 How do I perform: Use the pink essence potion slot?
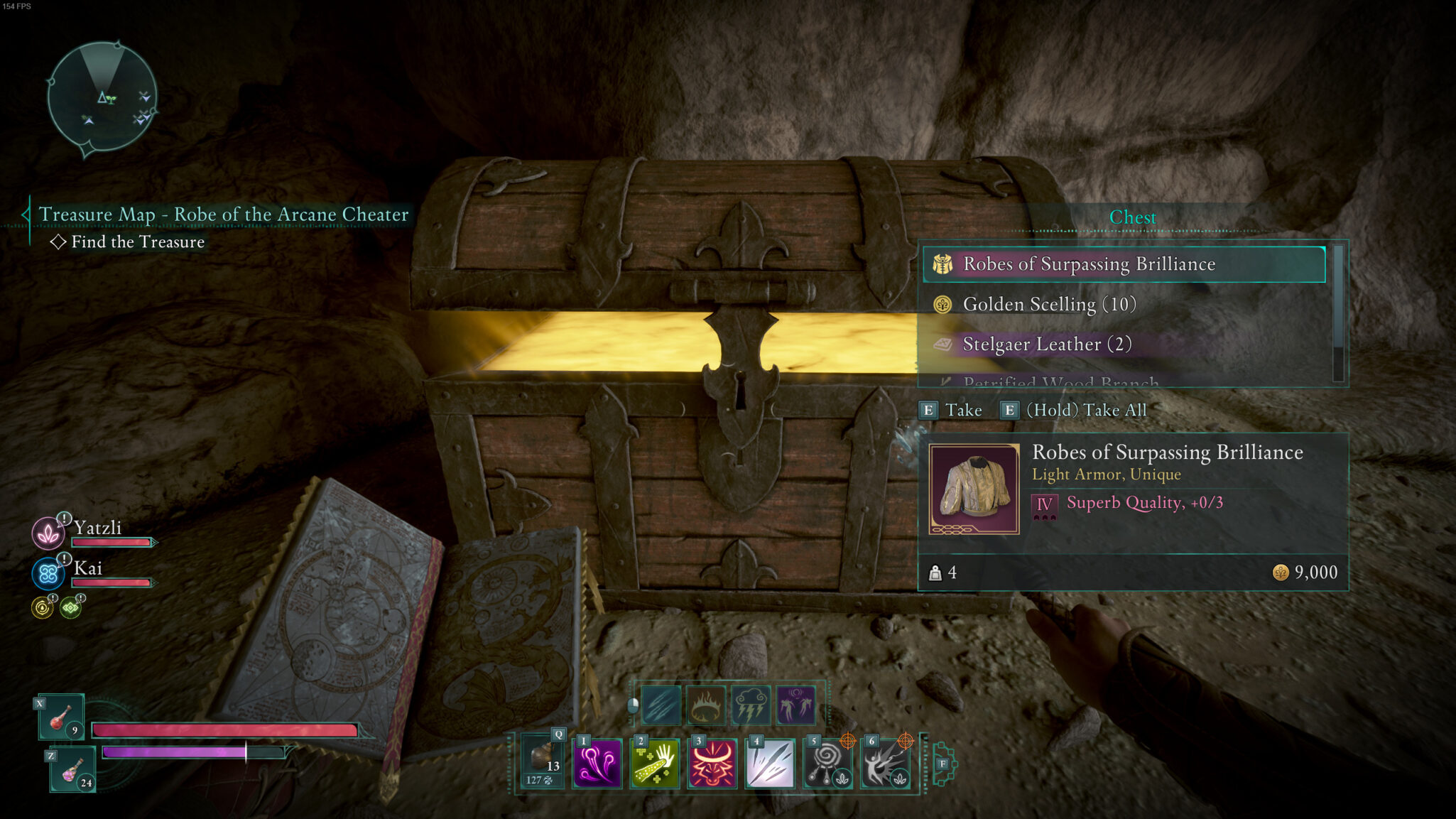click(x=72, y=769)
